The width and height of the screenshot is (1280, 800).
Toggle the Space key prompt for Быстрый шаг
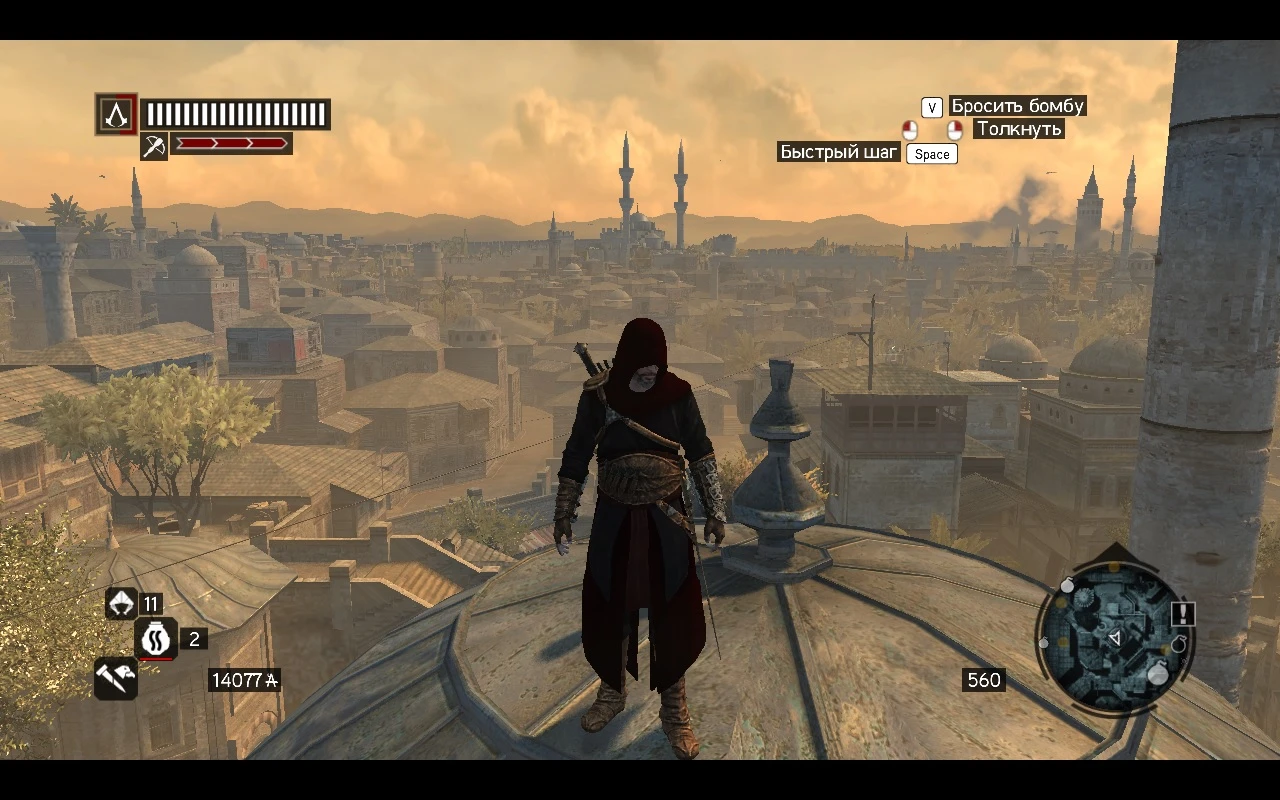pyautogui.click(x=931, y=154)
